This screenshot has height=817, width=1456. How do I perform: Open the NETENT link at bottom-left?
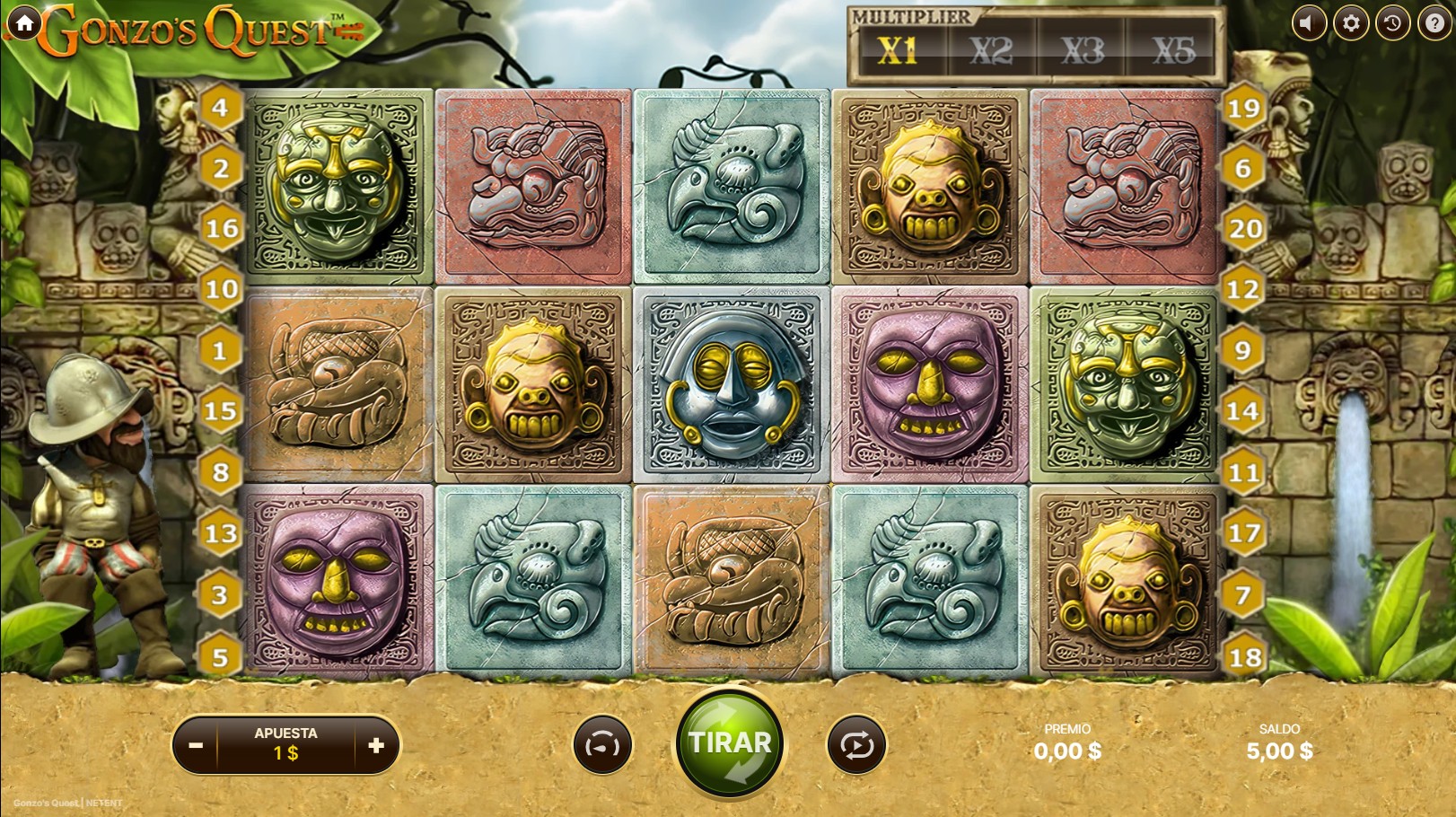coord(103,803)
